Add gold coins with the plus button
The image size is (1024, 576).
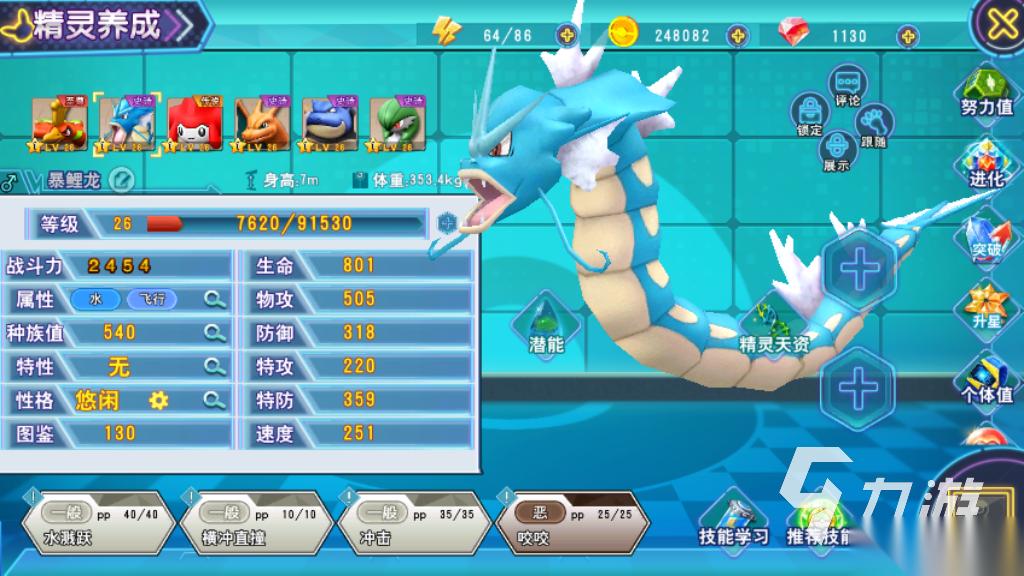(738, 36)
